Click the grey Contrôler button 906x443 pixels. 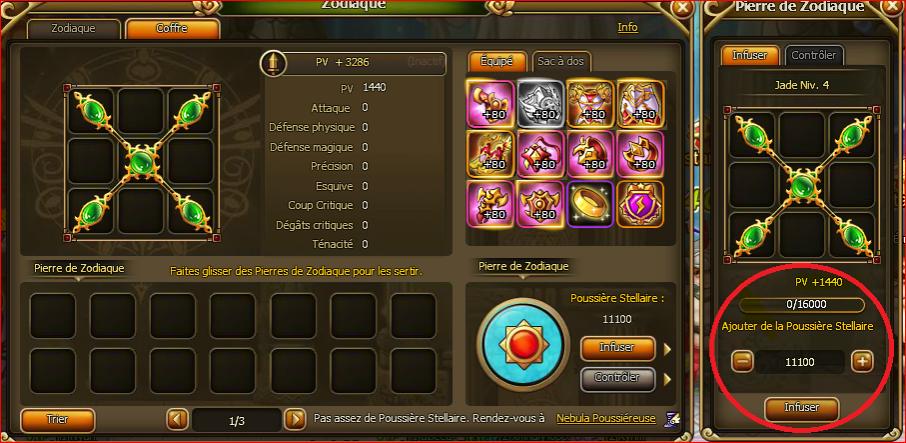point(618,378)
